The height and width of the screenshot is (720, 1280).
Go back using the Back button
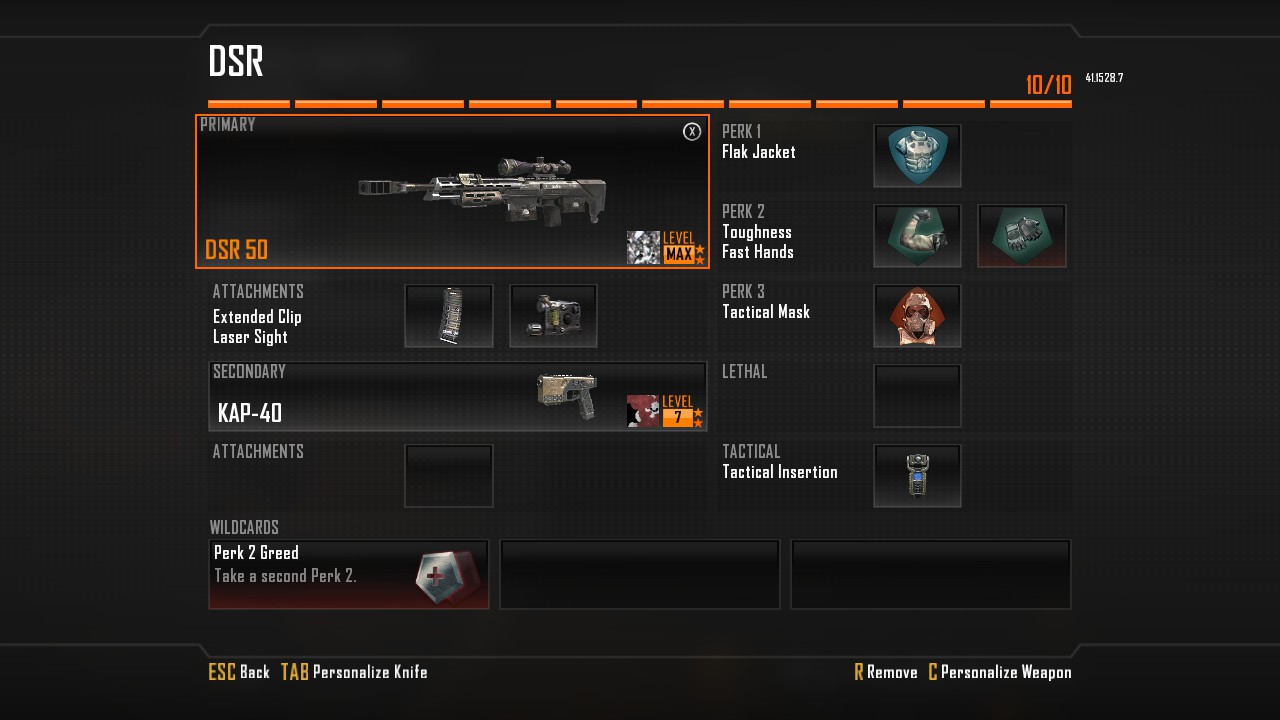pyautogui.click(x=240, y=672)
